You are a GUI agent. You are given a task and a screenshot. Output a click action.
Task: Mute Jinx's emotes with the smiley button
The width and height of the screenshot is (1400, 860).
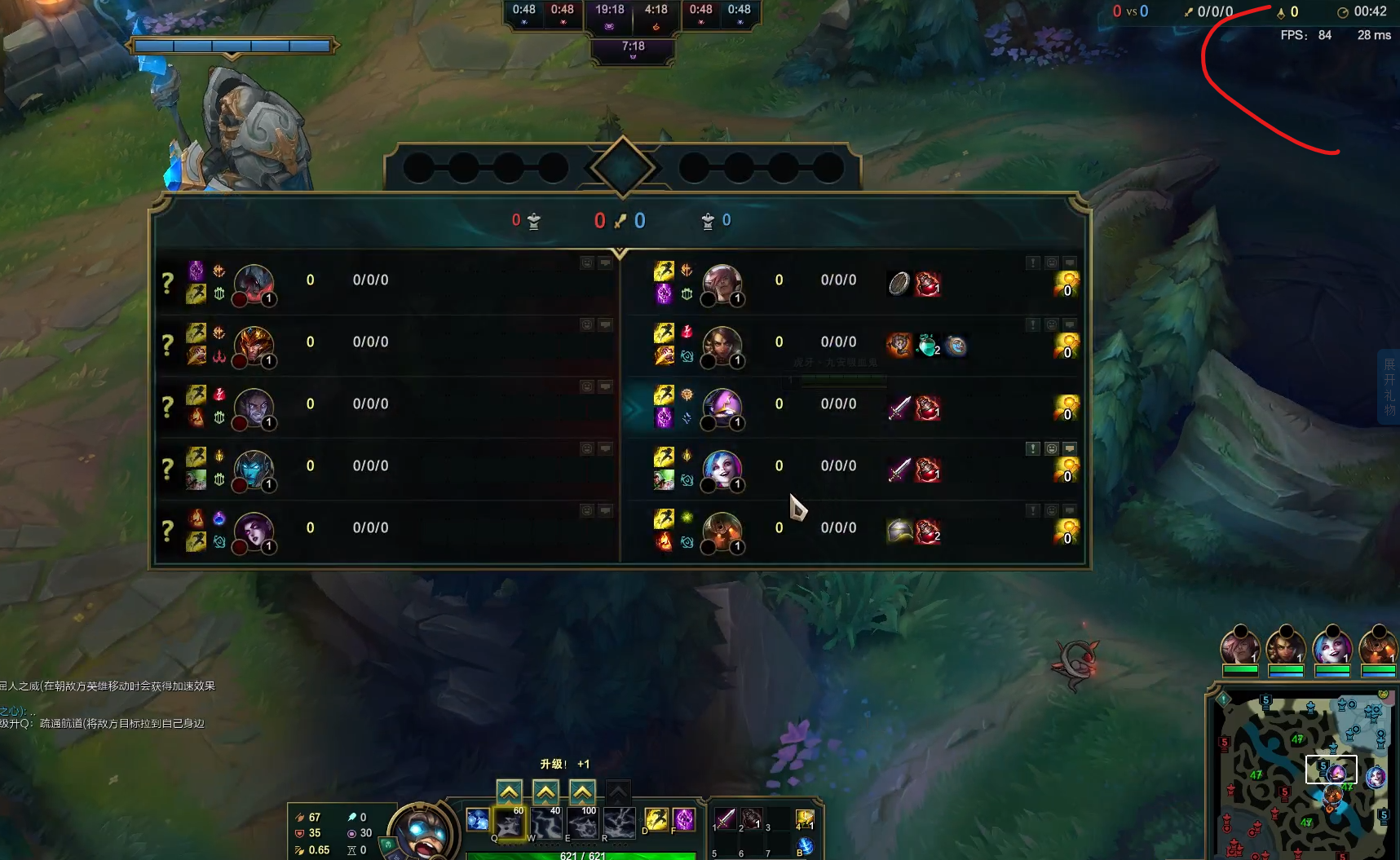tap(1052, 448)
